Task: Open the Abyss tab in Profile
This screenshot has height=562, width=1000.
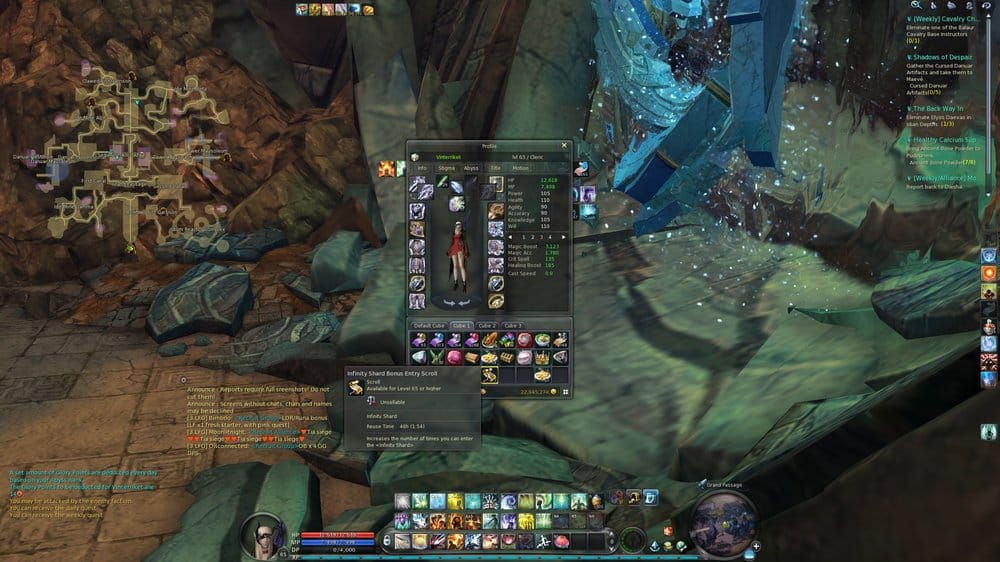Action: (471, 168)
